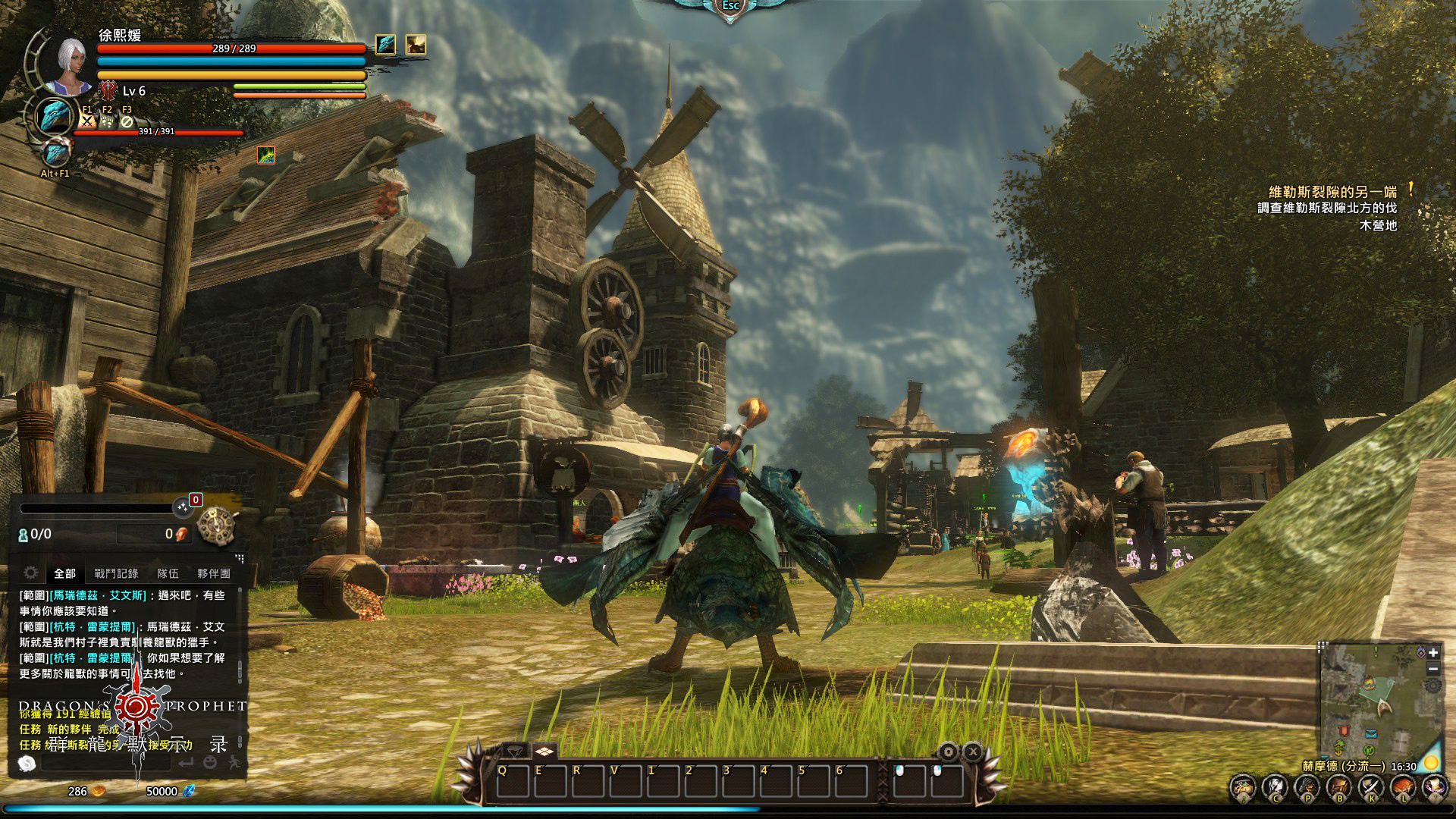Select the 維勒斯裂隙的另一端 quest tracker entry
The image size is (1456, 819).
coord(1332,192)
